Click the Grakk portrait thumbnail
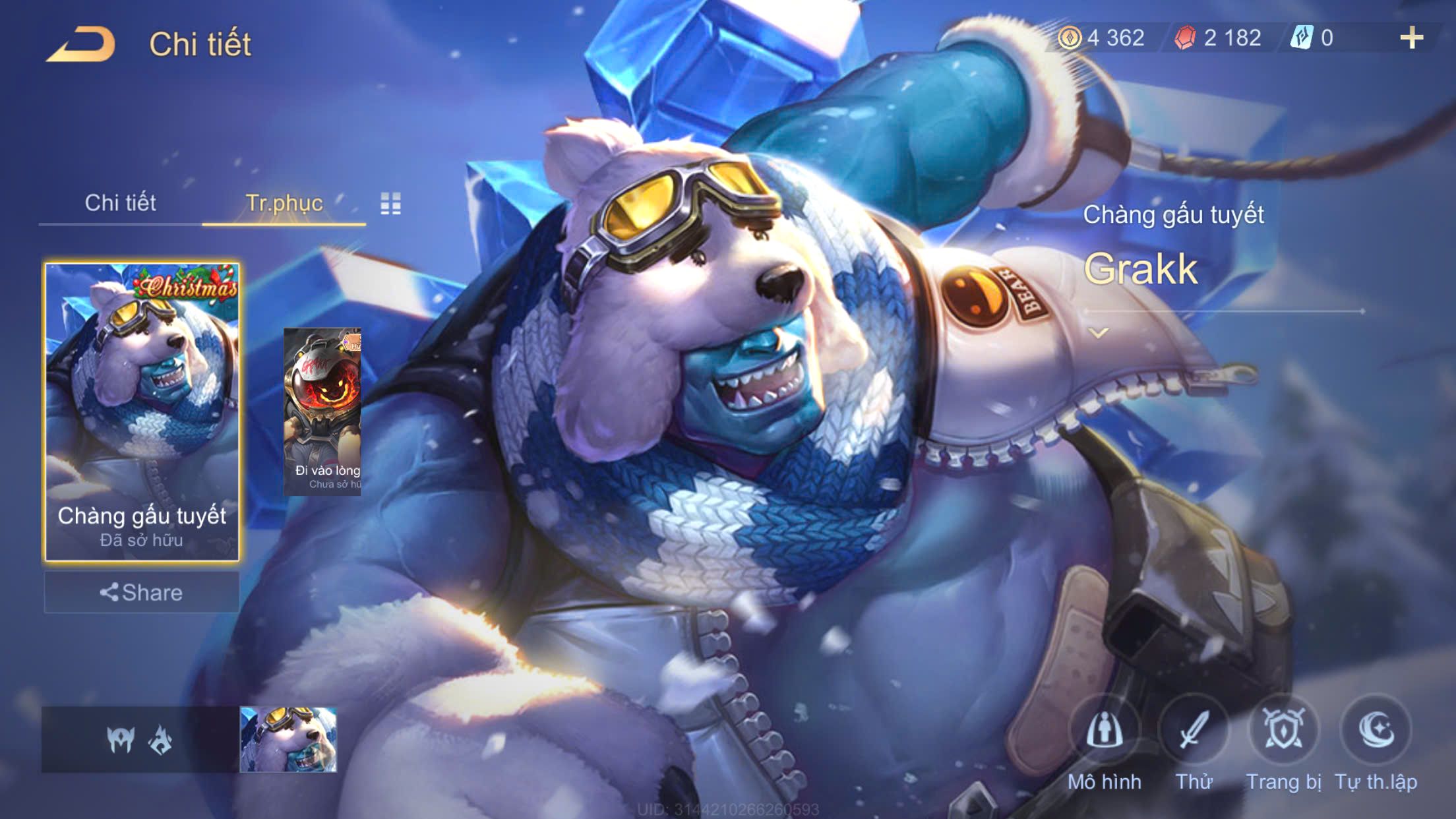 [x=288, y=739]
